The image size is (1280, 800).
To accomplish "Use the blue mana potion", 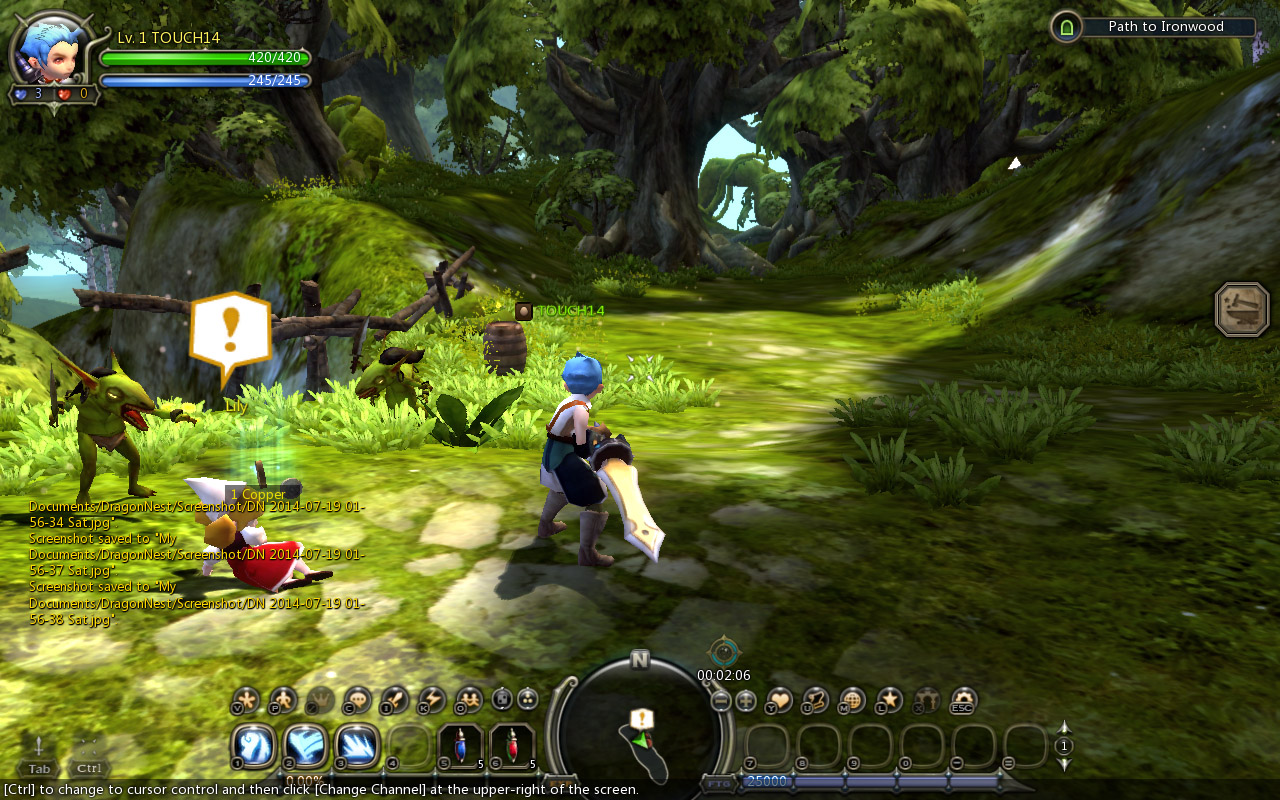I will [461, 746].
